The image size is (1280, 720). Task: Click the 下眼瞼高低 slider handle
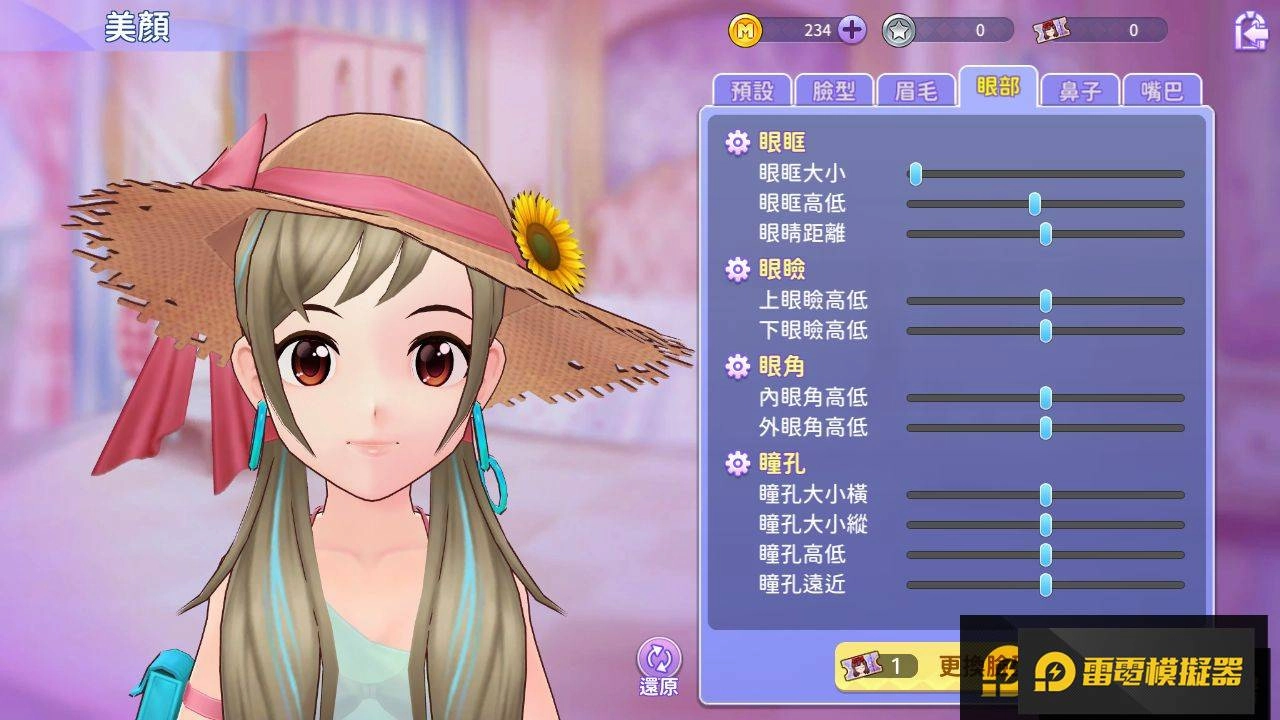[1046, 331]
